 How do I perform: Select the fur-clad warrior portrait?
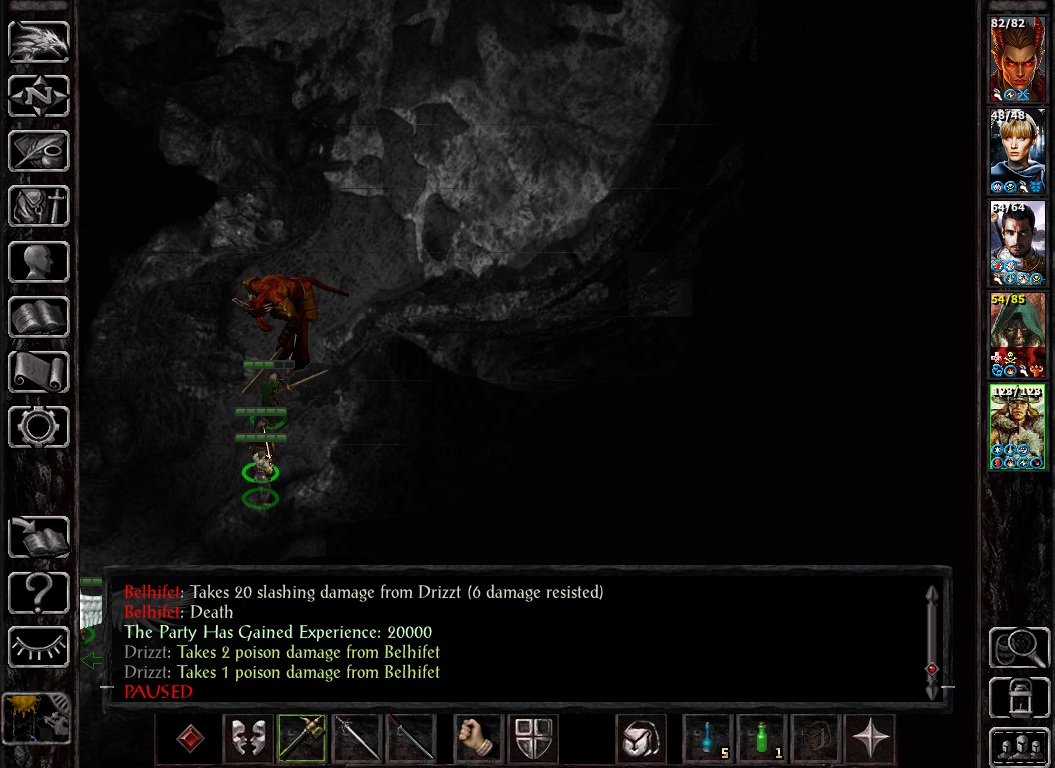pyautogui.click(x=1018, y=427)
